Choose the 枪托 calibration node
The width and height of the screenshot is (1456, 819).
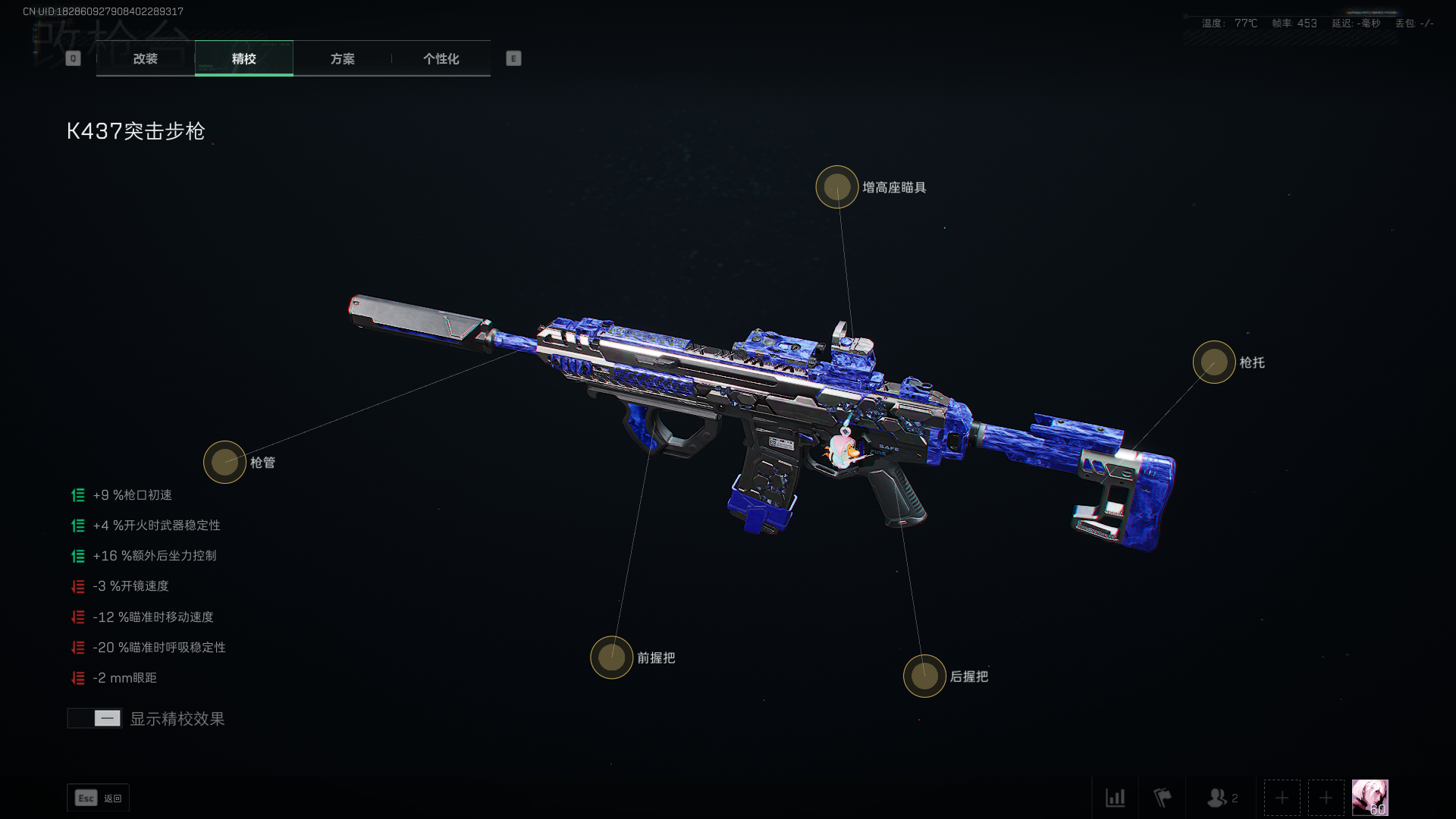(x=1214, y=362)
